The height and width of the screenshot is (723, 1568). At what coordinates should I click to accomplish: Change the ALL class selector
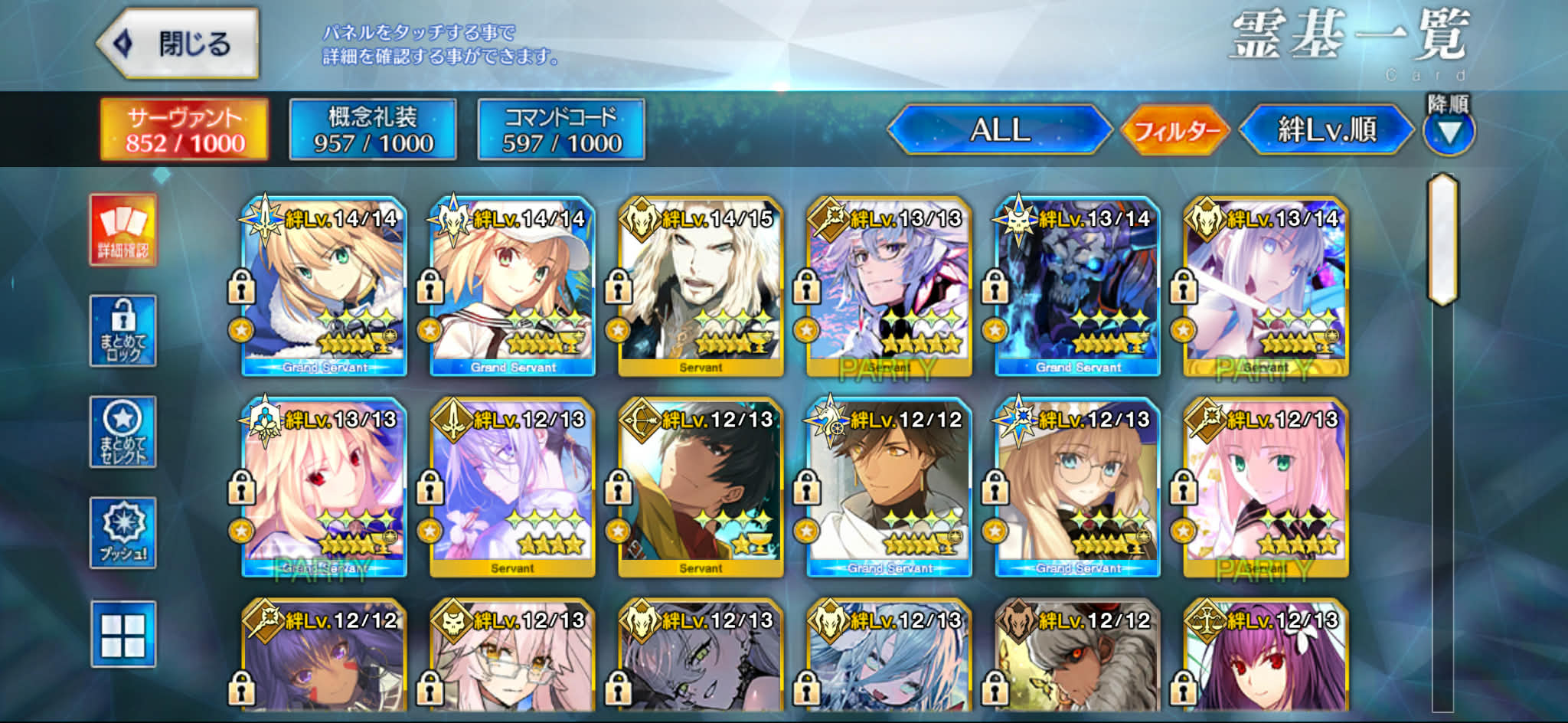click(x=999, y=129)
